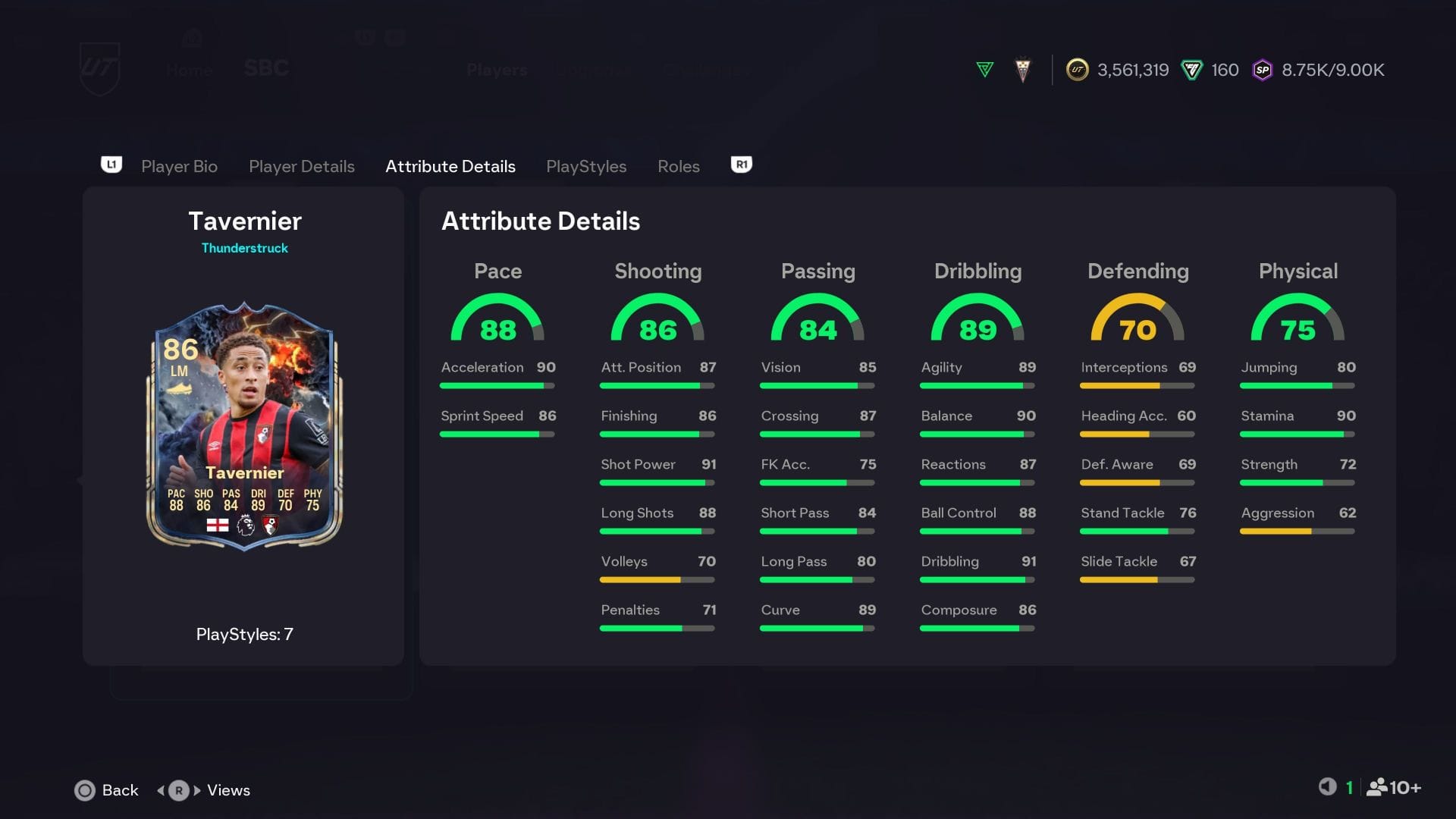Switch to the Player Details tab
The image size is (1456, 819).
[x=301, y=166]
